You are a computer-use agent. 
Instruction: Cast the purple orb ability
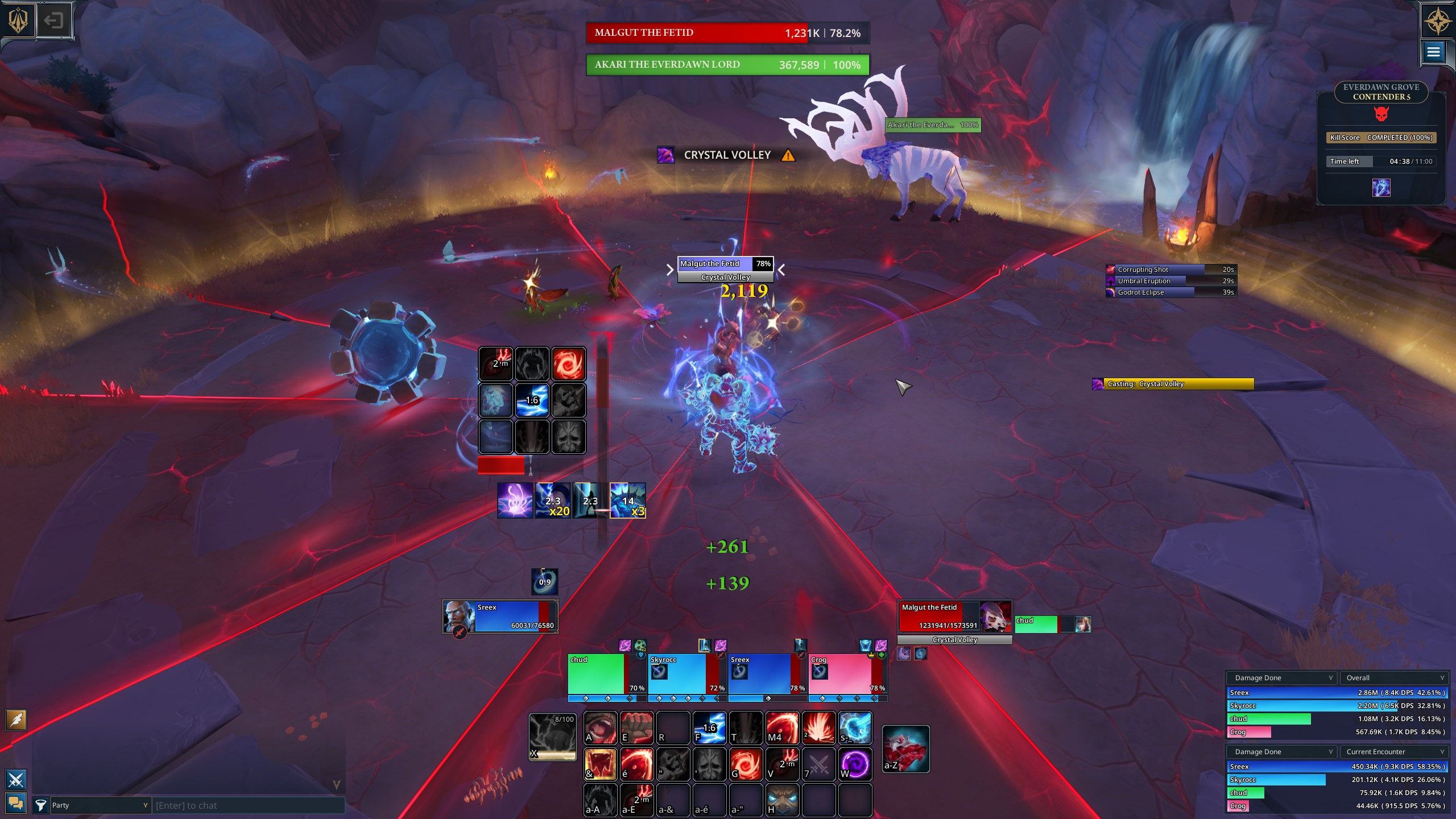(855, 764)
